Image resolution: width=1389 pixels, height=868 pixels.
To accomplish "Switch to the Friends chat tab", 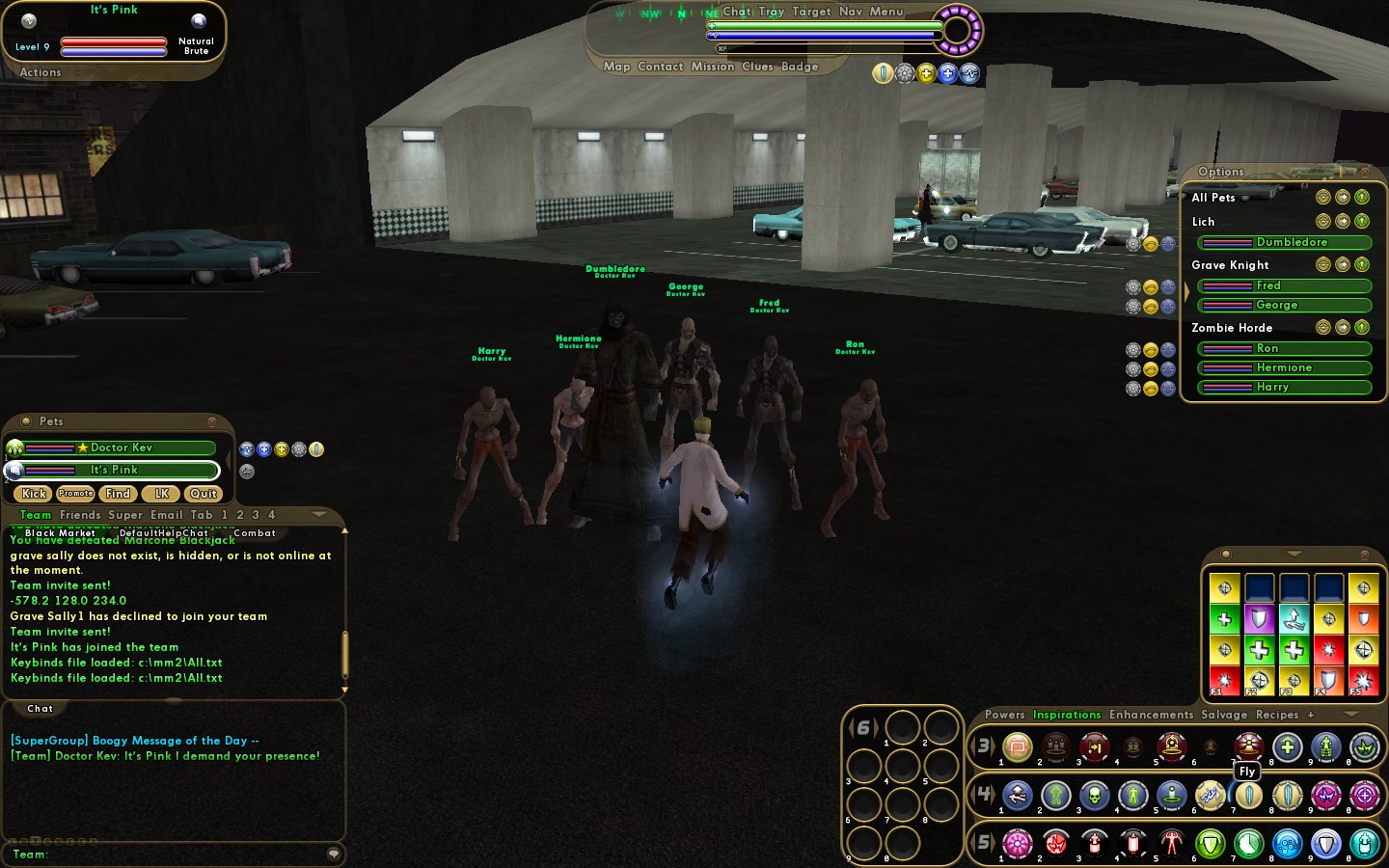I will pyautogui.click(x=80, y=515).
